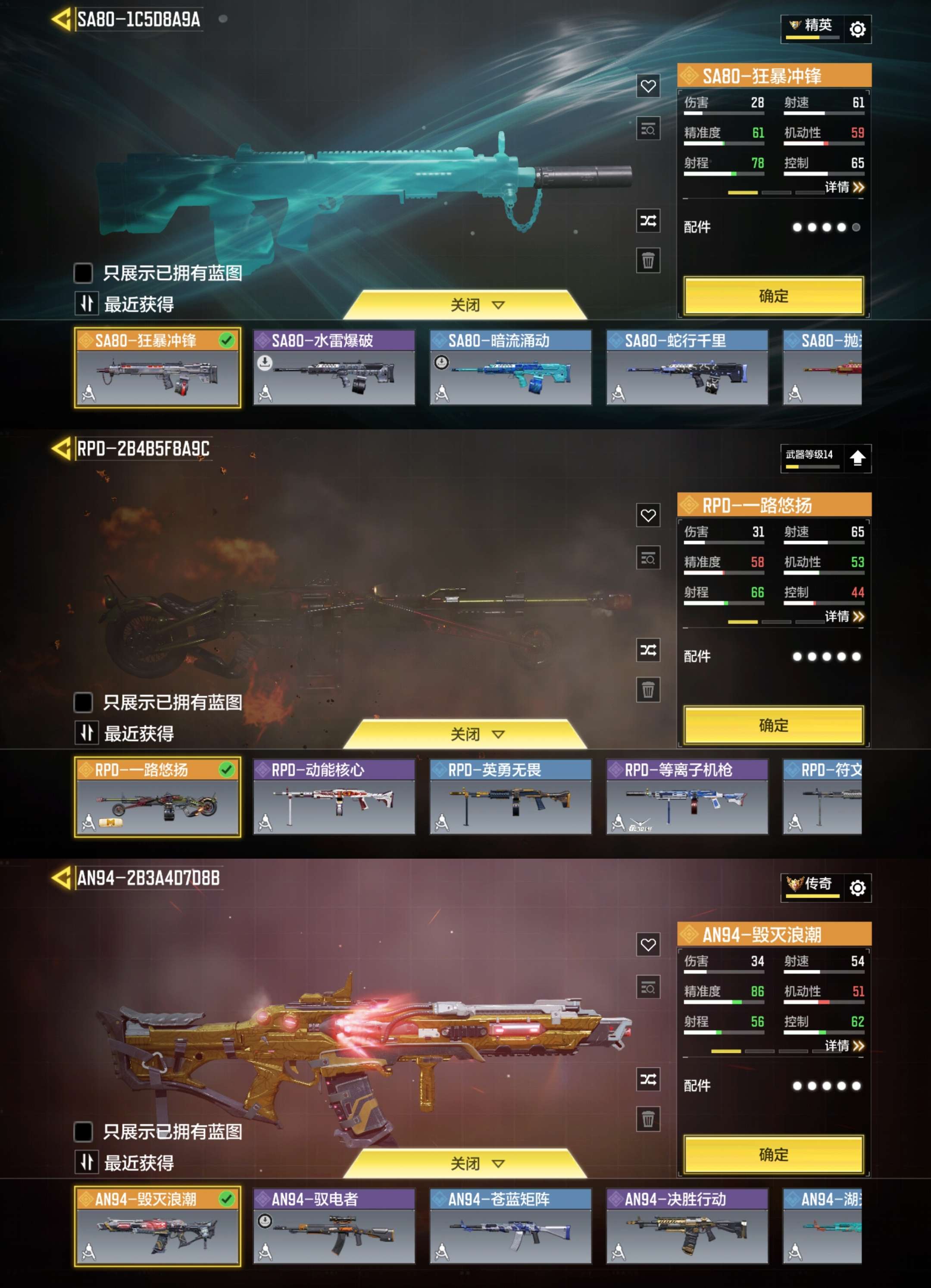This screenshot has height=1288, width=931.
Task: Pick the RPD-等离子机枪 blueprint
Action: tap(687, 797)
